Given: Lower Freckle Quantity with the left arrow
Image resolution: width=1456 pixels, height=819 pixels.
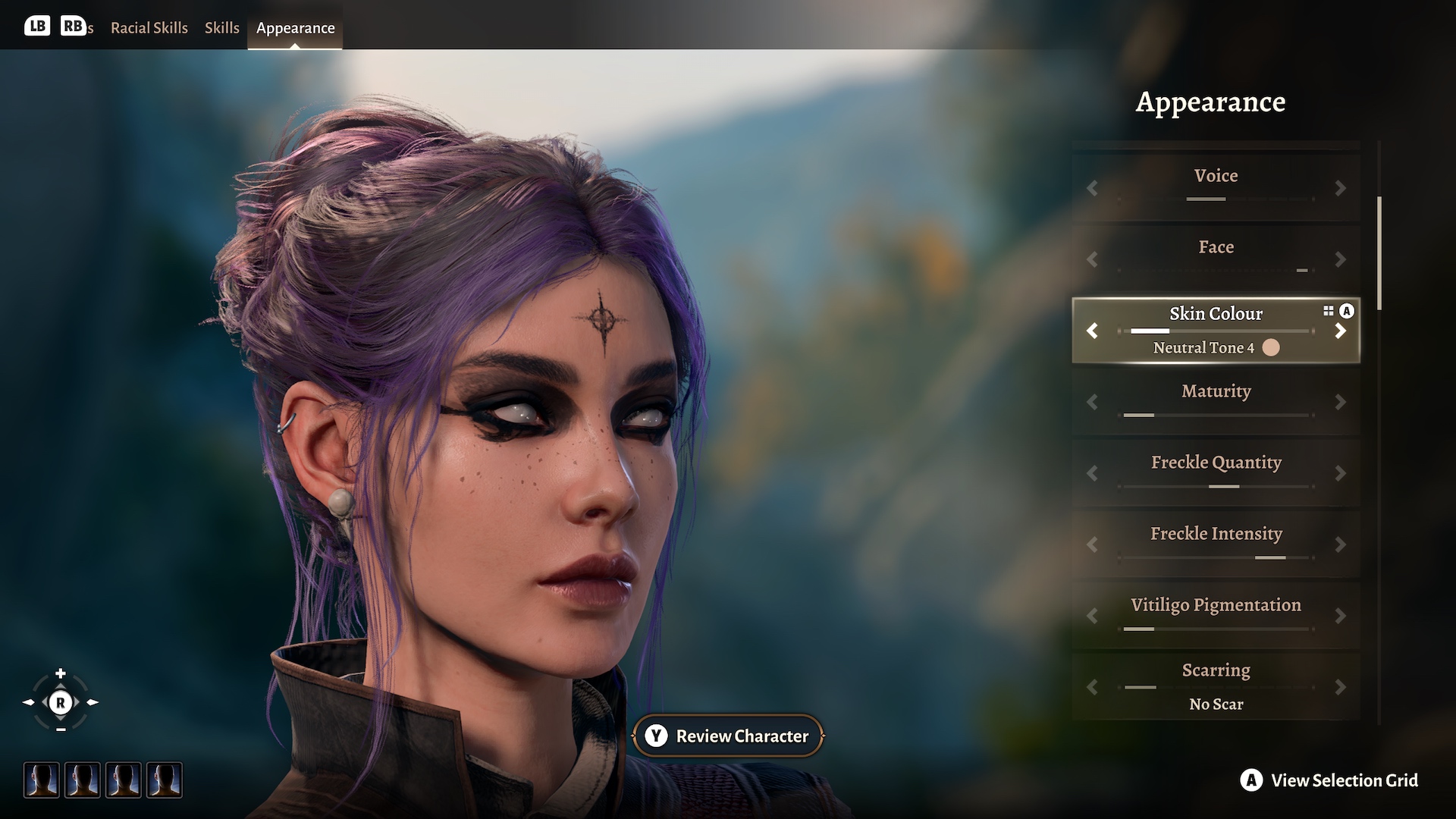Looking at the screenshot, I should [x=1092, y=473].
